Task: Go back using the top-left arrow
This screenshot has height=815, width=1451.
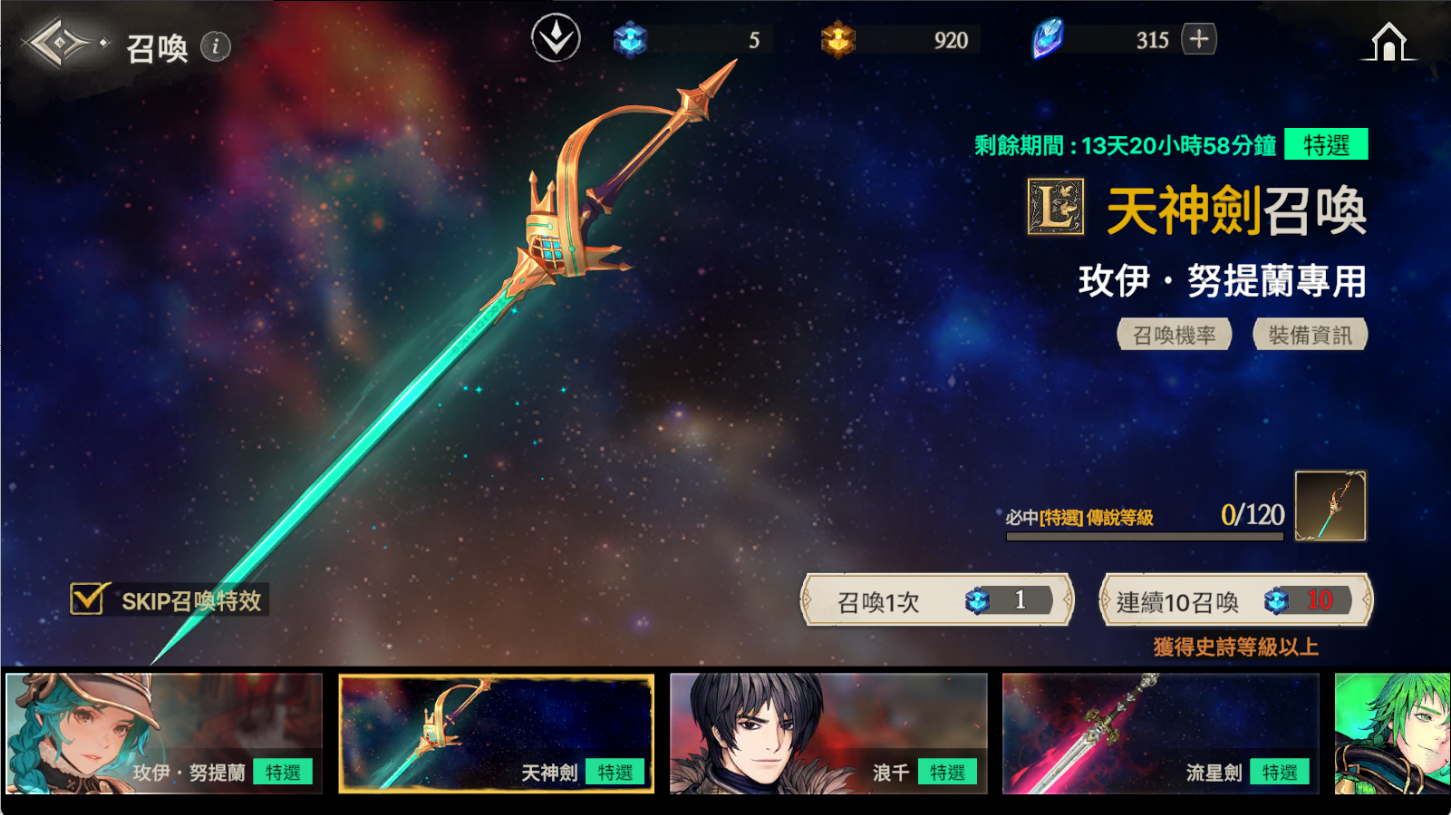Action: pos(64,45)
